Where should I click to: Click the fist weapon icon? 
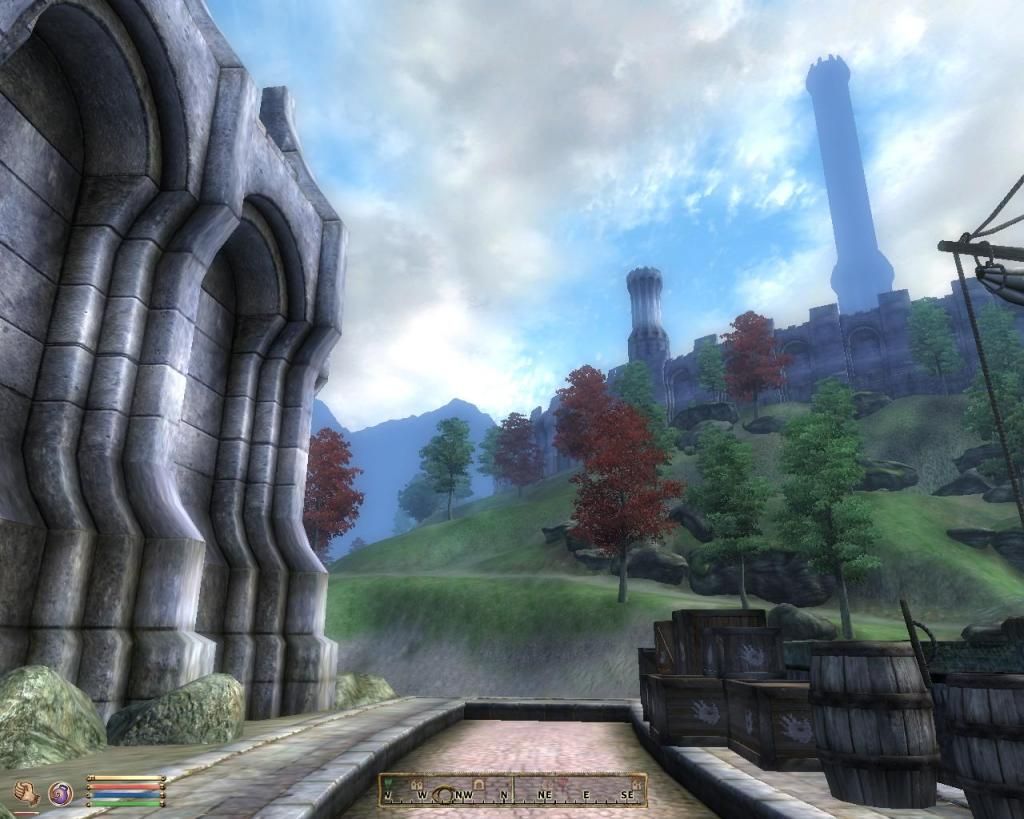[x=26, y=793]
